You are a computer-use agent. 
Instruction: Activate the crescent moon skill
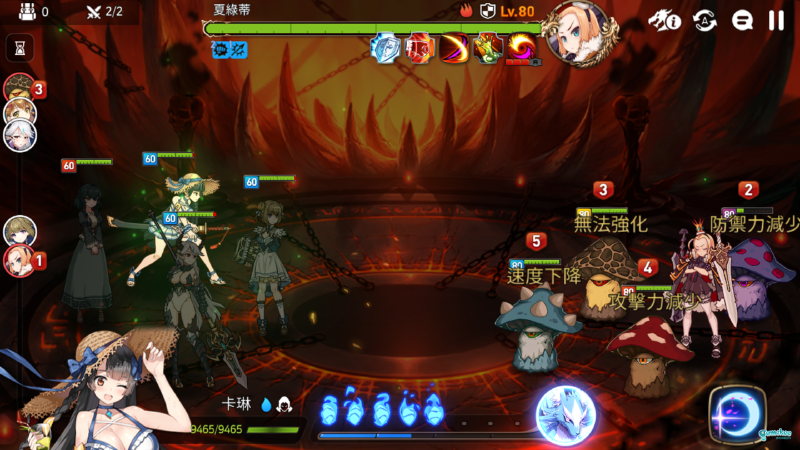(737, 412)
